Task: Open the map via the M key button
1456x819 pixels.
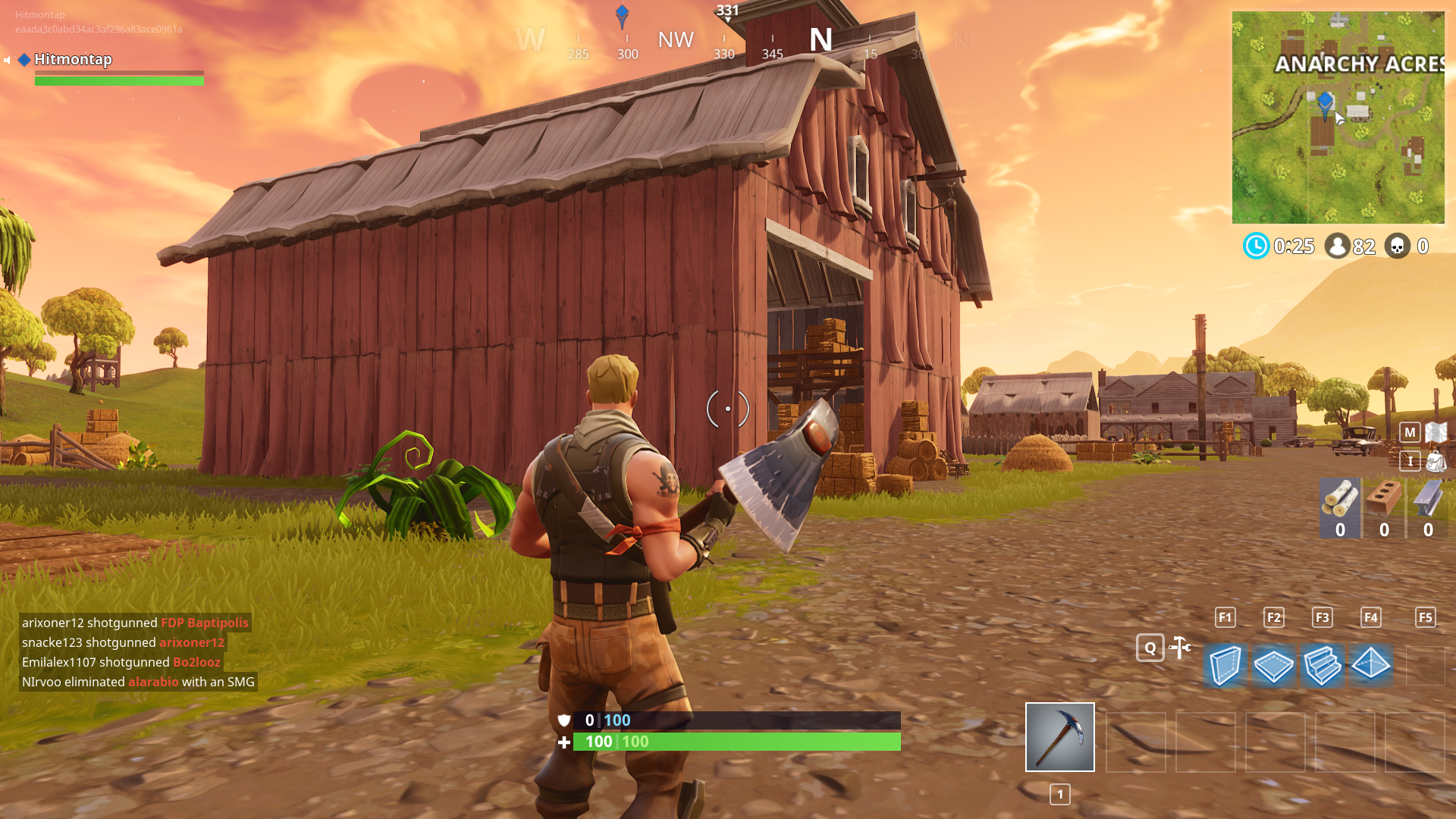Action: [x=1409, y=432]
